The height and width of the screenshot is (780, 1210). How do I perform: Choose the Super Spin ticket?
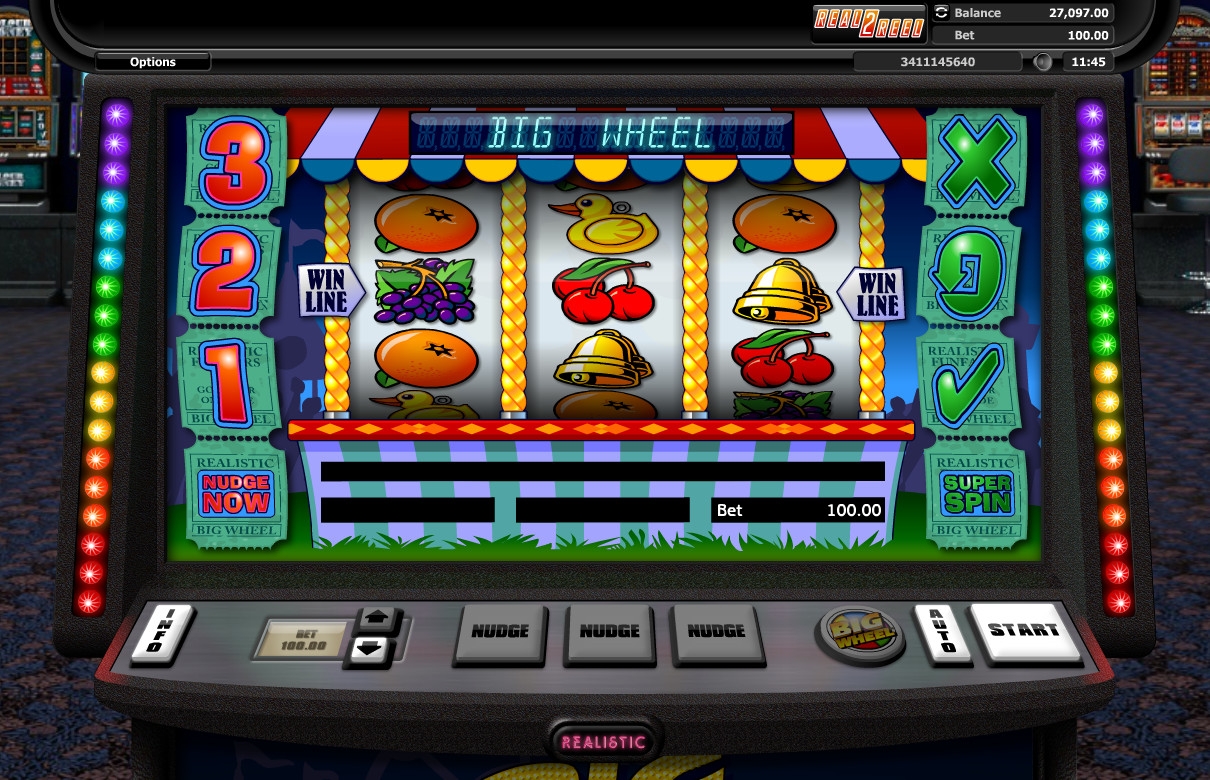tap(976, 495)
